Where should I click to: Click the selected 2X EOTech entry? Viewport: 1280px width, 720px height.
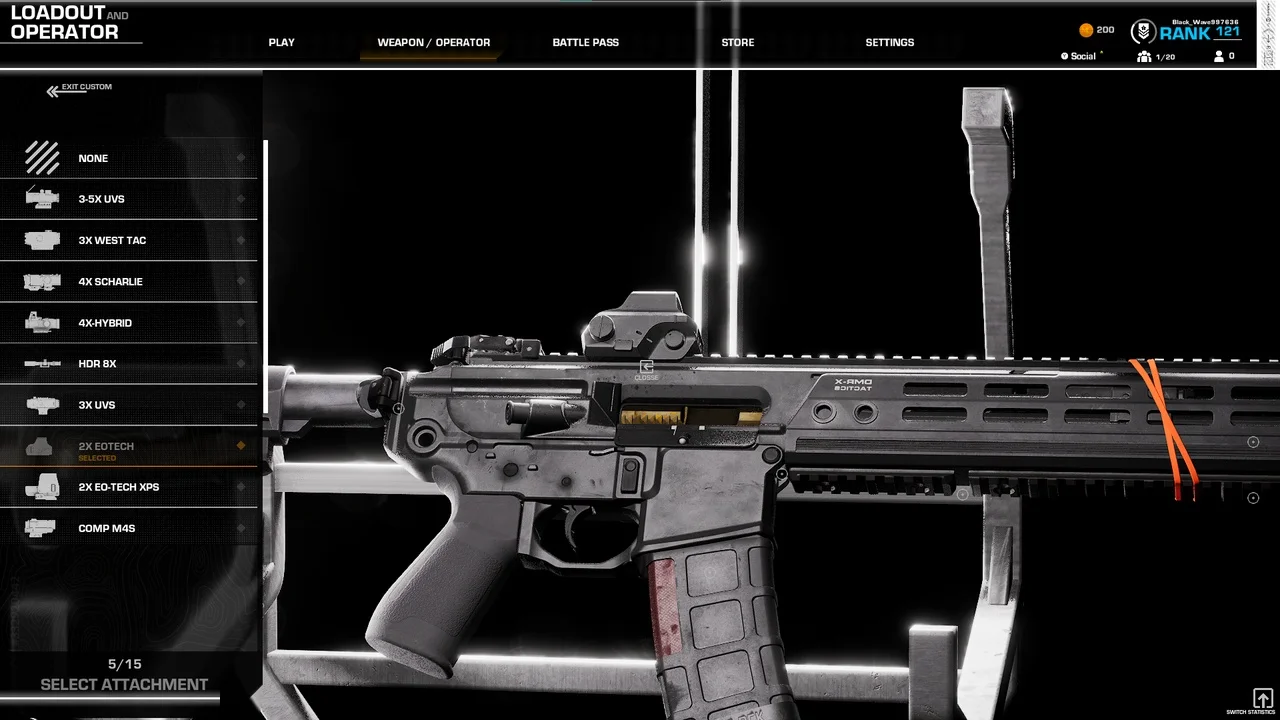pyautogui.click(x=128, y=447)
